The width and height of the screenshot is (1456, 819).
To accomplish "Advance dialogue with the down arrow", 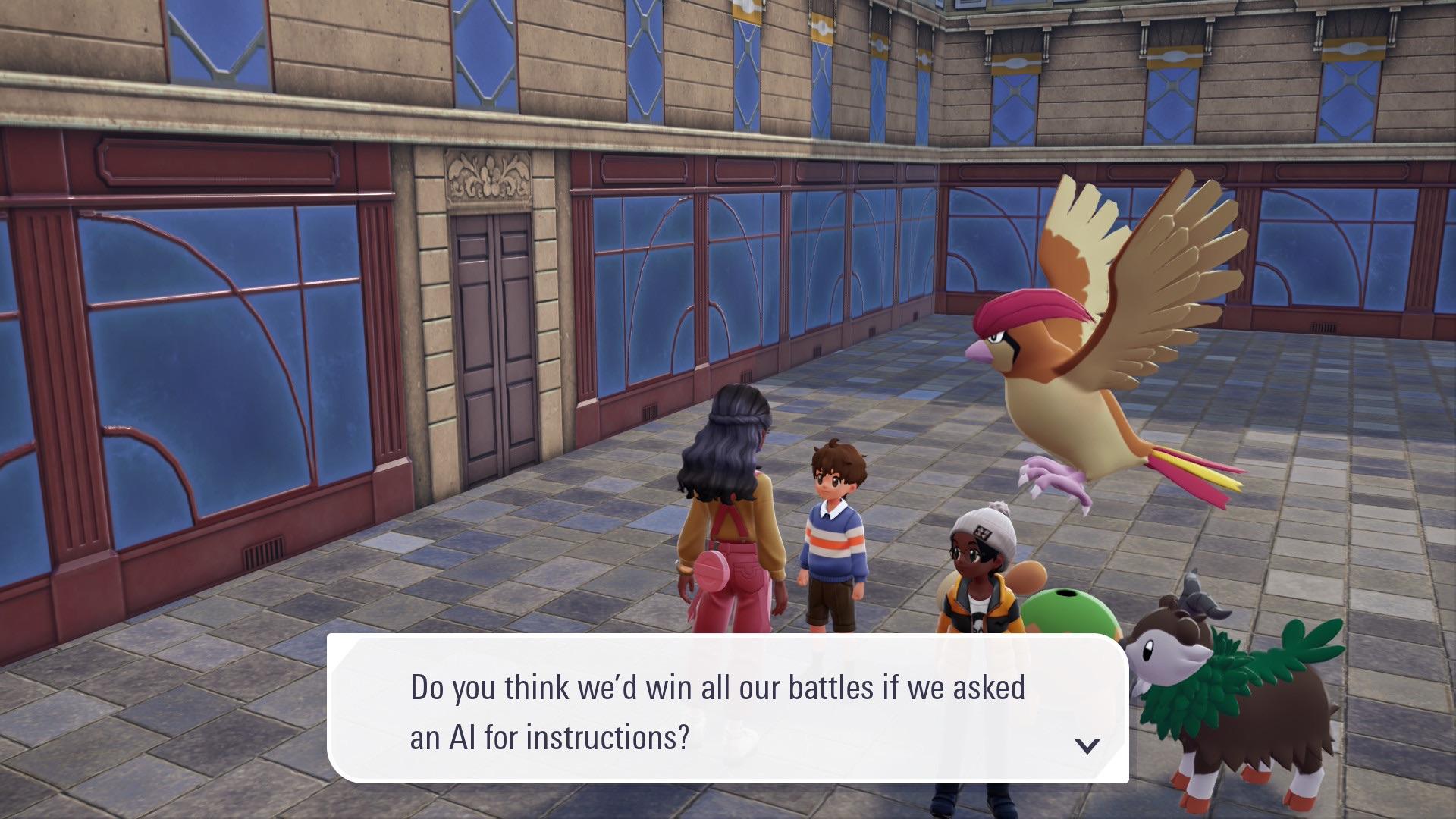I will click(x=1087, y=746).
